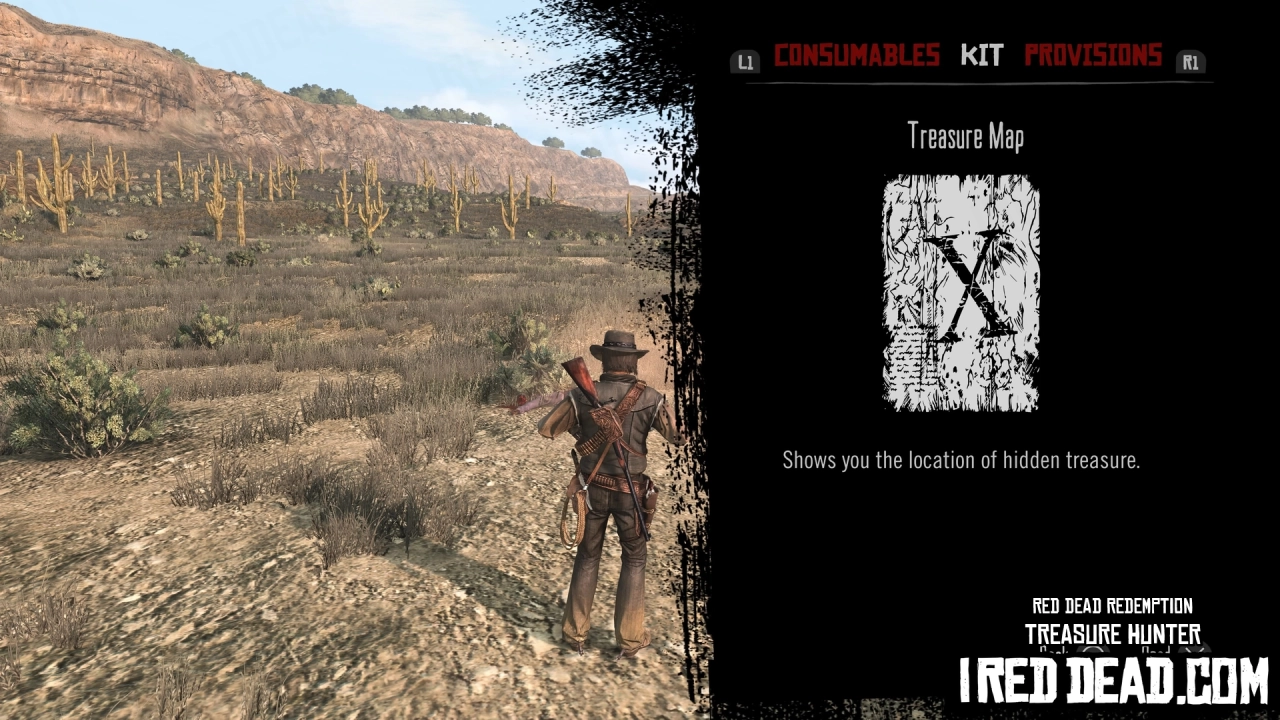Screen dimensions: 1280x720
Task: Click the R1 bumper icon
Action: pyautogui.click(x=1190, y=61)
